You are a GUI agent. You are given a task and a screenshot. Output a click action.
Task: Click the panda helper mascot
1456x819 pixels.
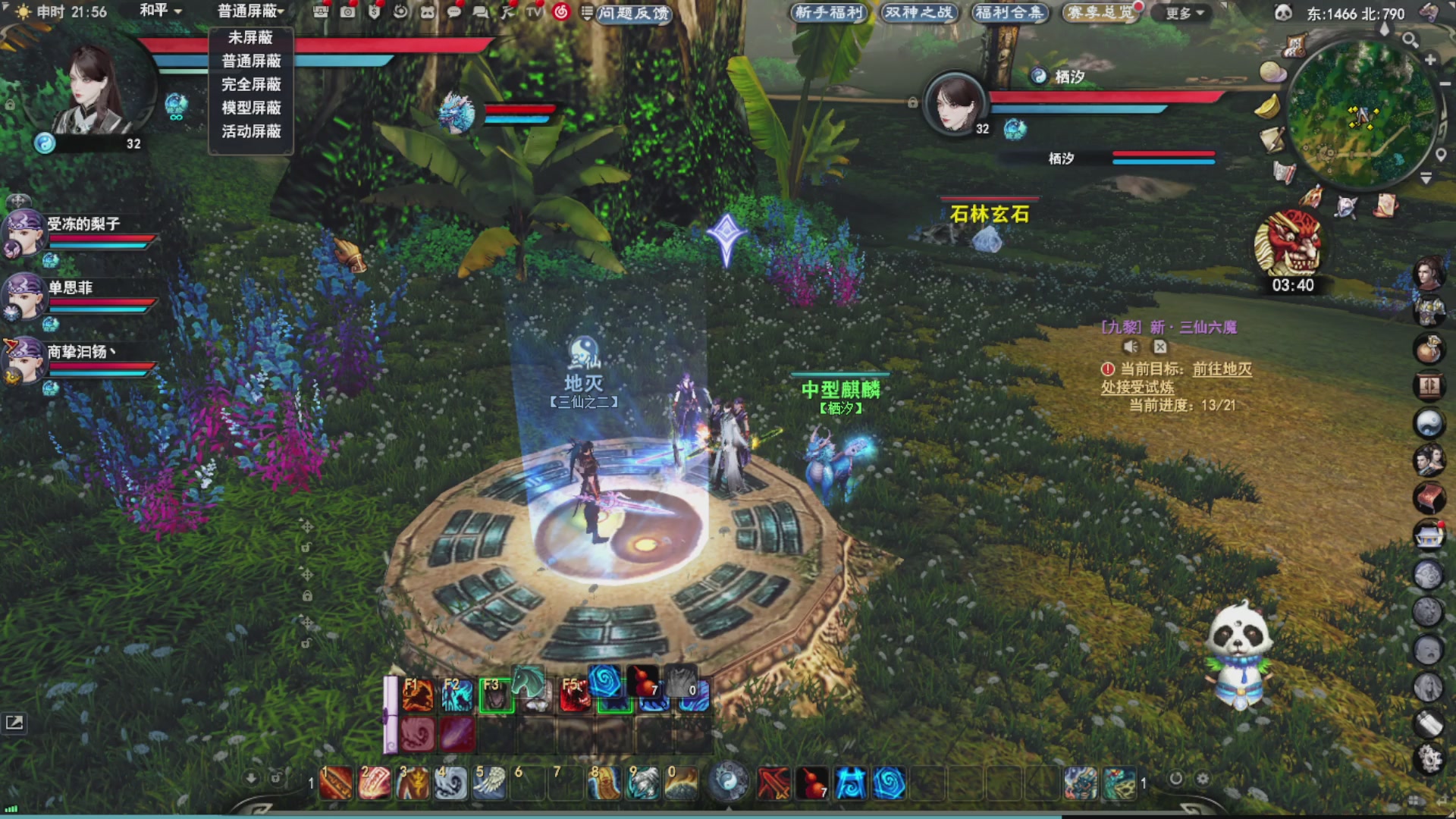1238,653
